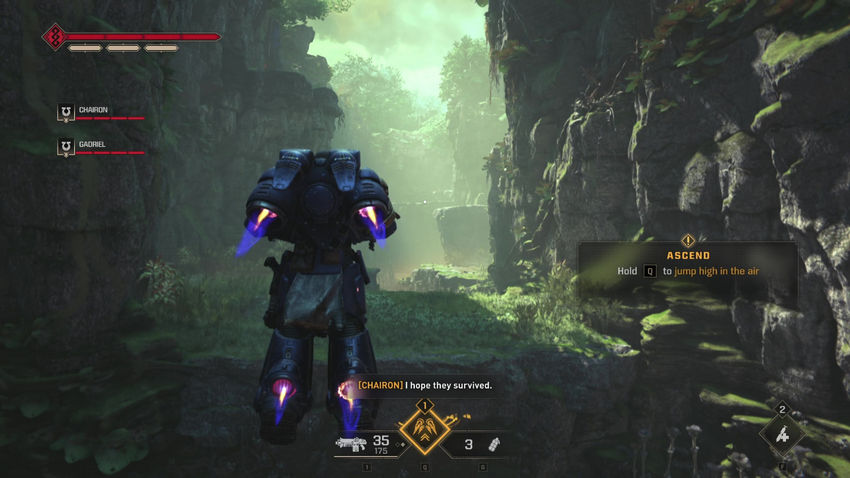Select the bolt pistol weapon icon
This screenshot has width=850, height=478.
pyautogui.click(x=350, y=444)
